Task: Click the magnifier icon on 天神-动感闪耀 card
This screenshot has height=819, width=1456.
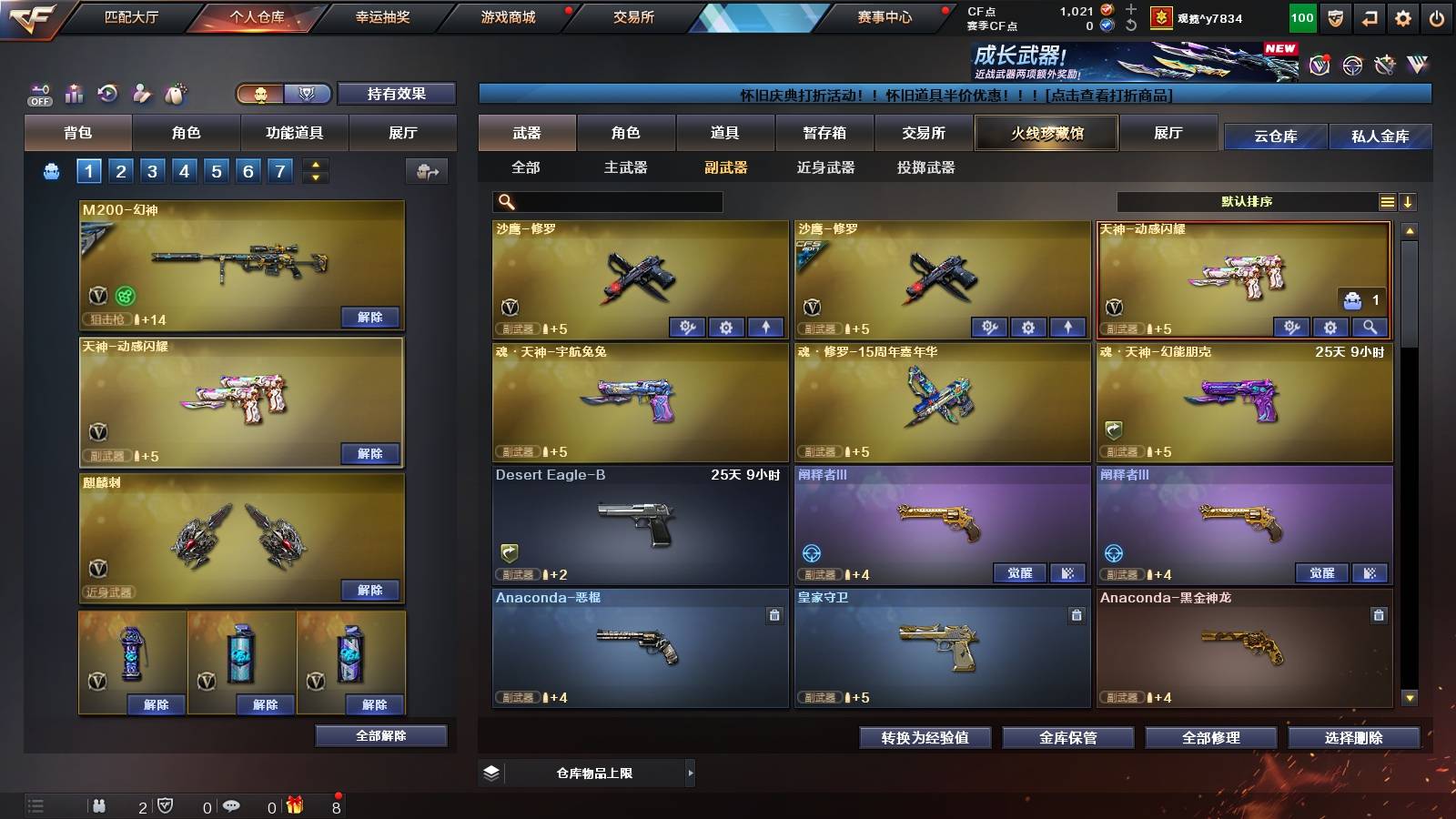Action: click(x=1369, y=327)
